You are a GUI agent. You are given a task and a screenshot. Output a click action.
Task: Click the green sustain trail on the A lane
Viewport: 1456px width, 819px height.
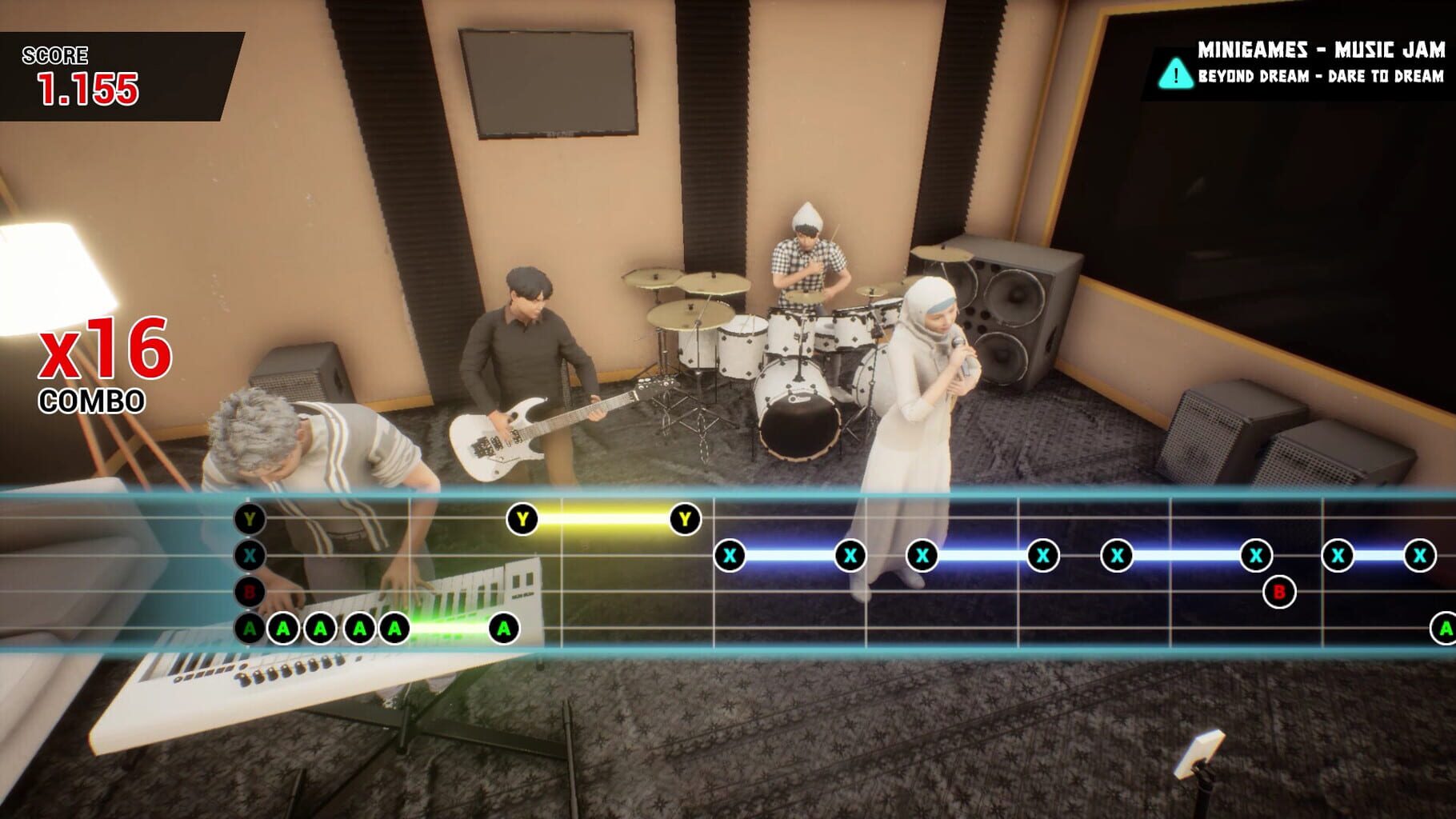pos(448,629)
